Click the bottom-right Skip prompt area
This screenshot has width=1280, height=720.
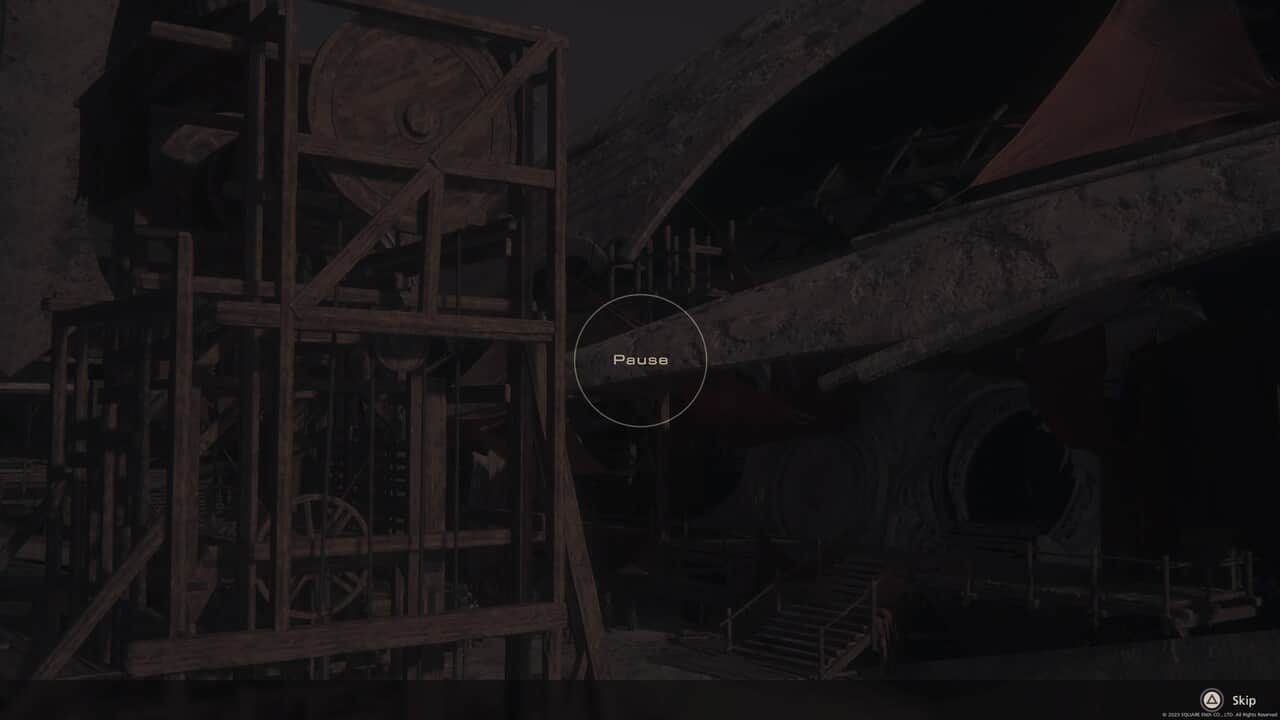point(1228,700)
